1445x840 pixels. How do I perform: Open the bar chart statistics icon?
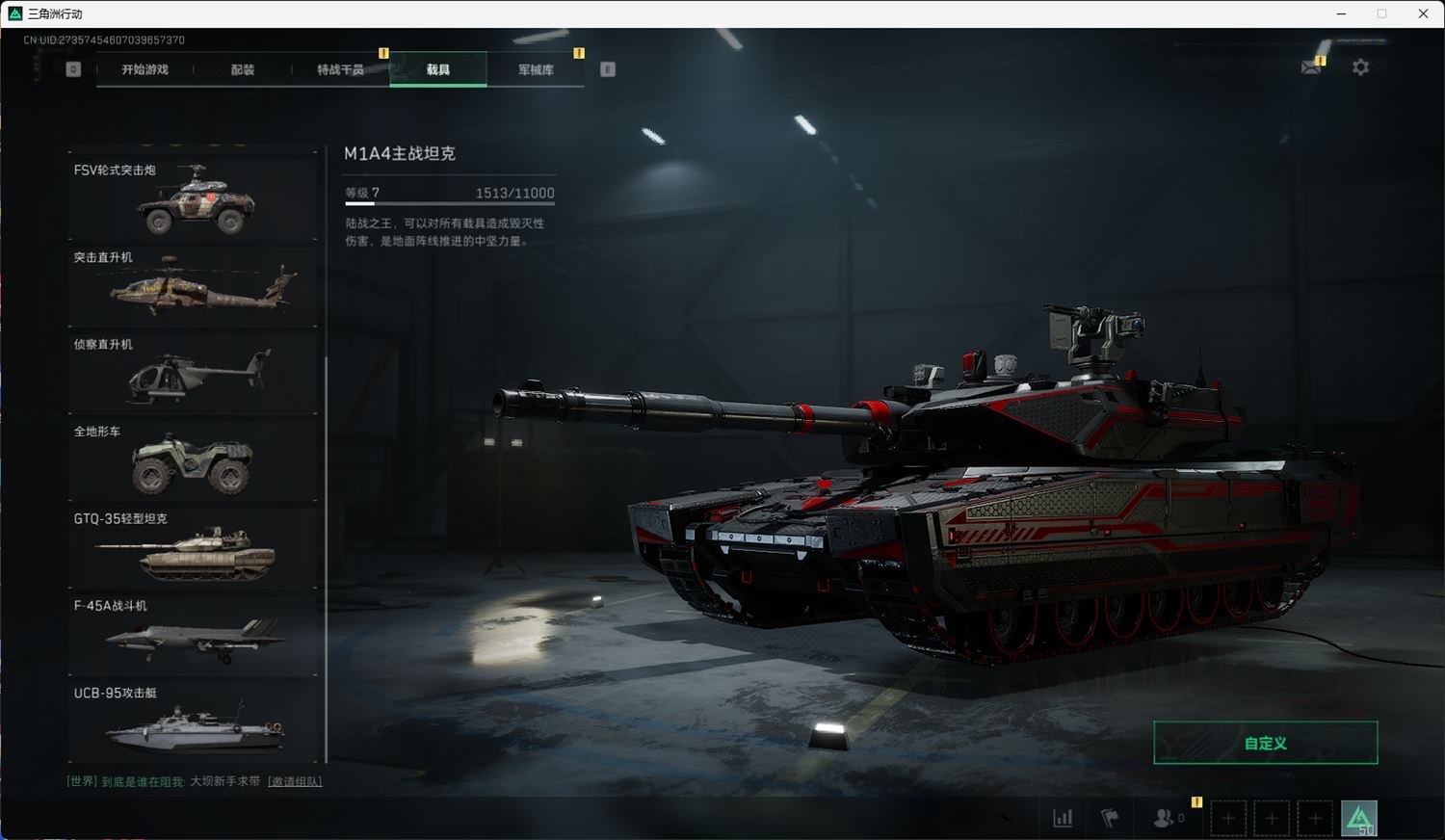pos(1063,818)
